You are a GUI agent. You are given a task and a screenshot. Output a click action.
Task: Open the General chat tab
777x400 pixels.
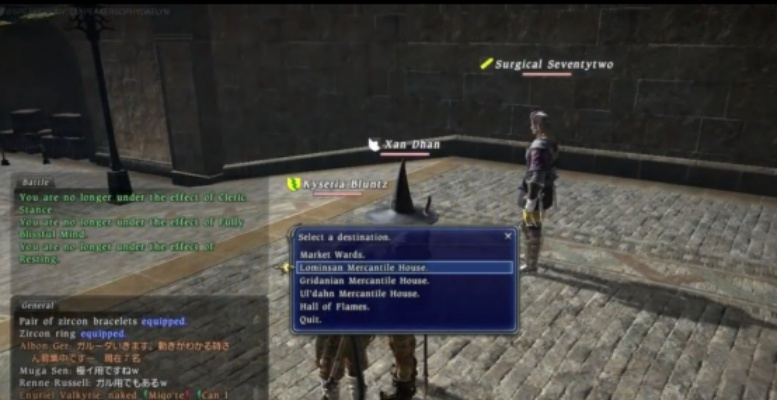coord(37,306)
